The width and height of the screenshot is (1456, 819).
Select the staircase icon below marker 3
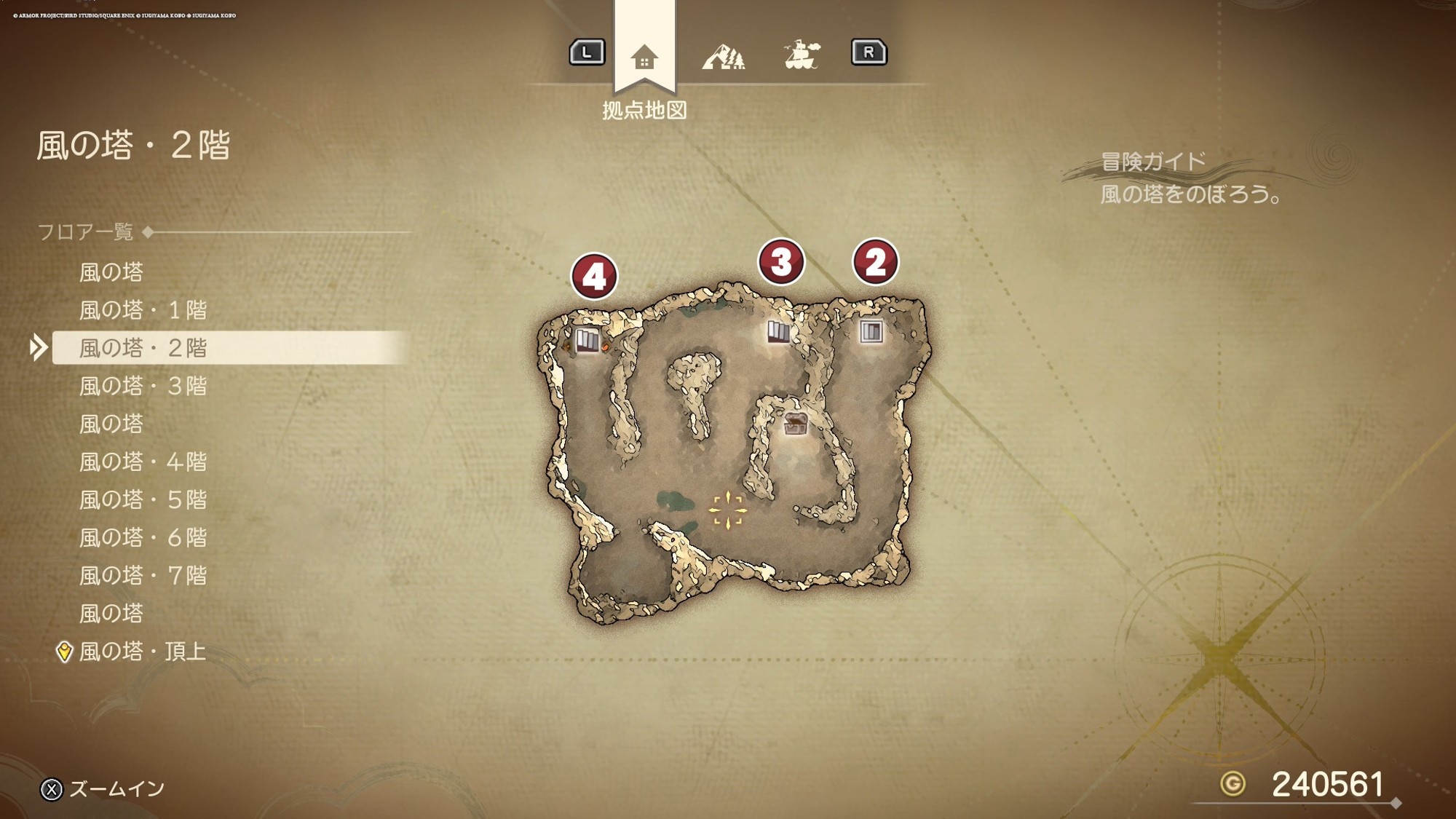tap(778, 332)
